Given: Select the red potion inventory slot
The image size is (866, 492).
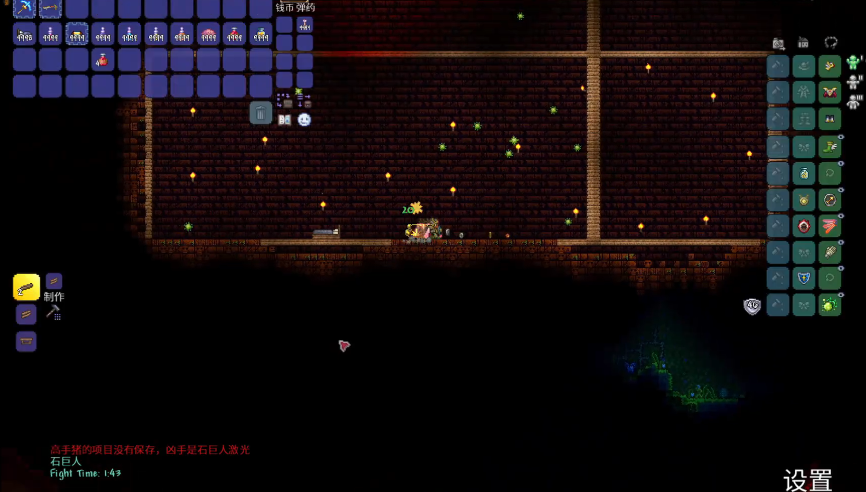Looking at the screenshot, I should tap(103, 60).
